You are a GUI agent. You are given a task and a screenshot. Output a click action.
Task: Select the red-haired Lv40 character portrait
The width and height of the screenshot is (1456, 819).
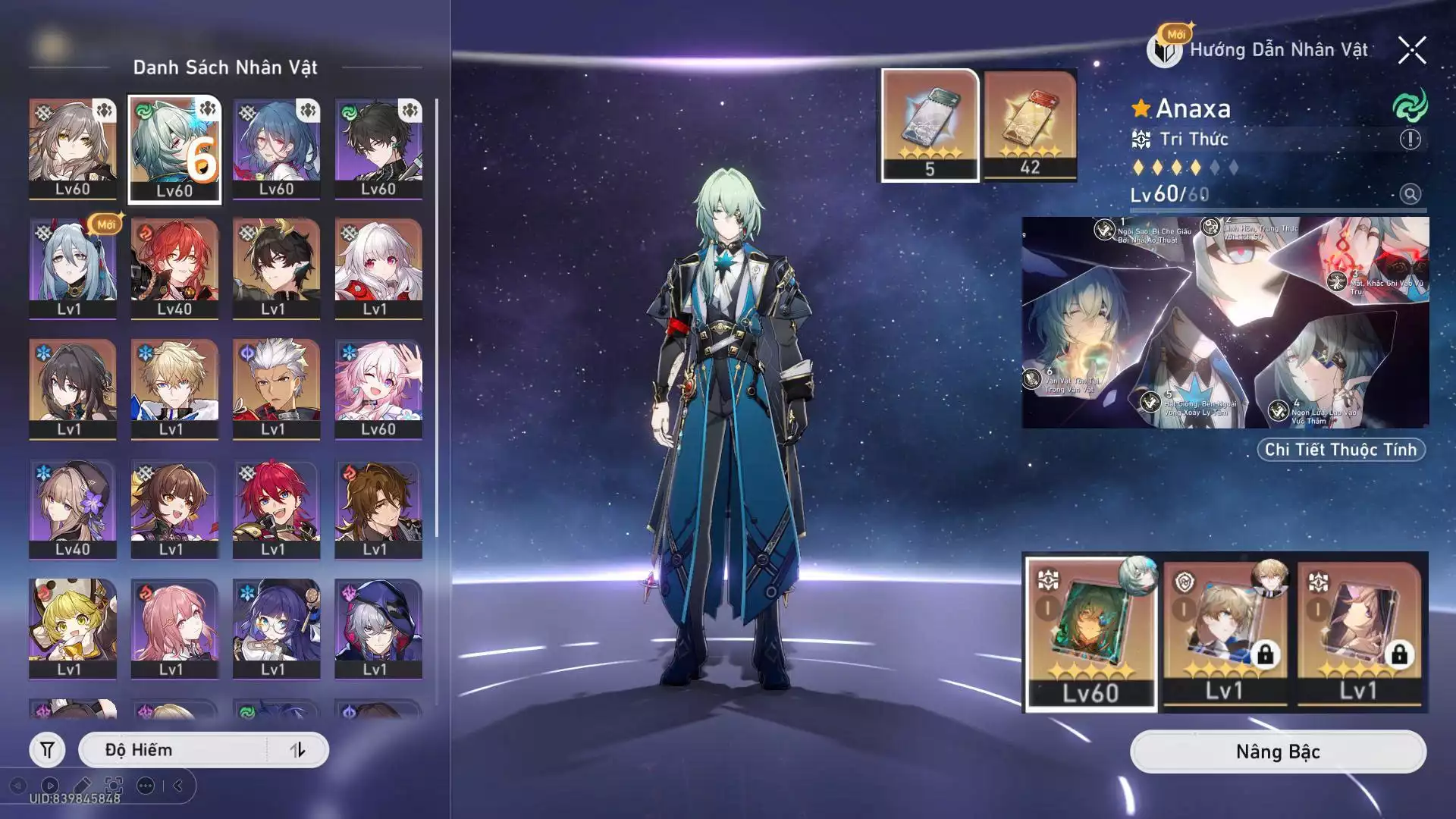174,268
